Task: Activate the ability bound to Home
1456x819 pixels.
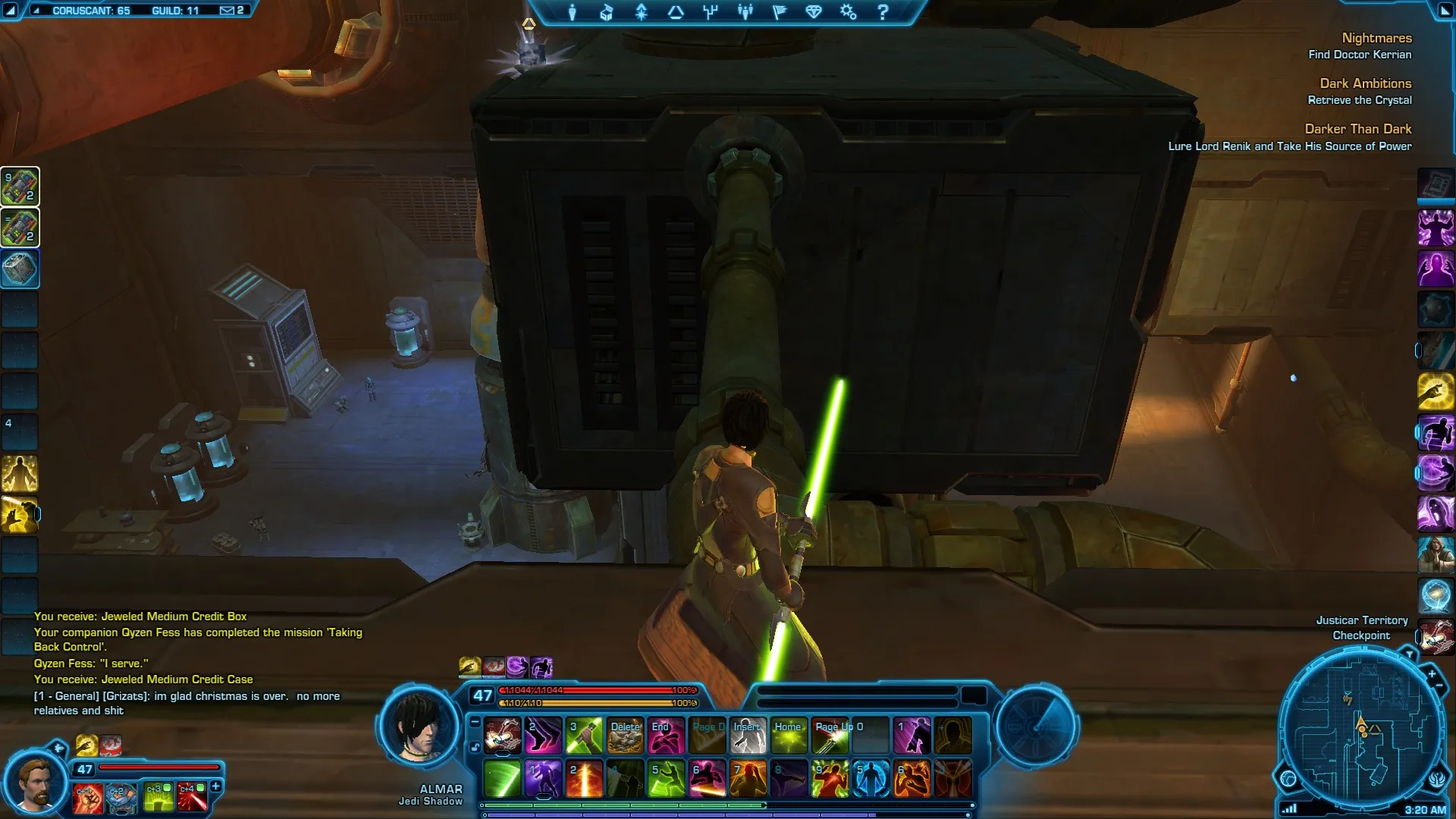Action: click(x=789, y=736)
